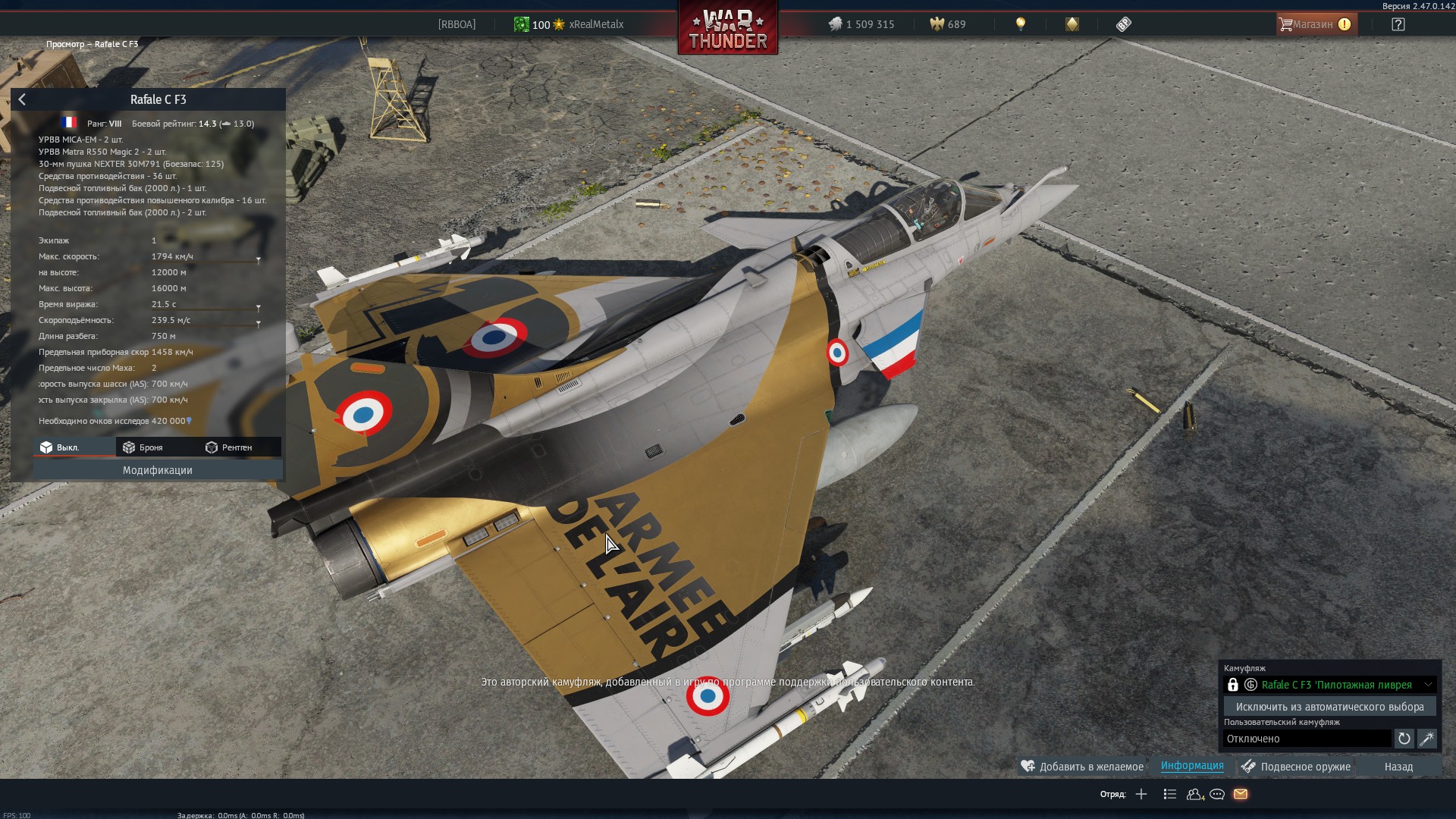
Task: Go back with the Назад button
Action: (1398, 767)
